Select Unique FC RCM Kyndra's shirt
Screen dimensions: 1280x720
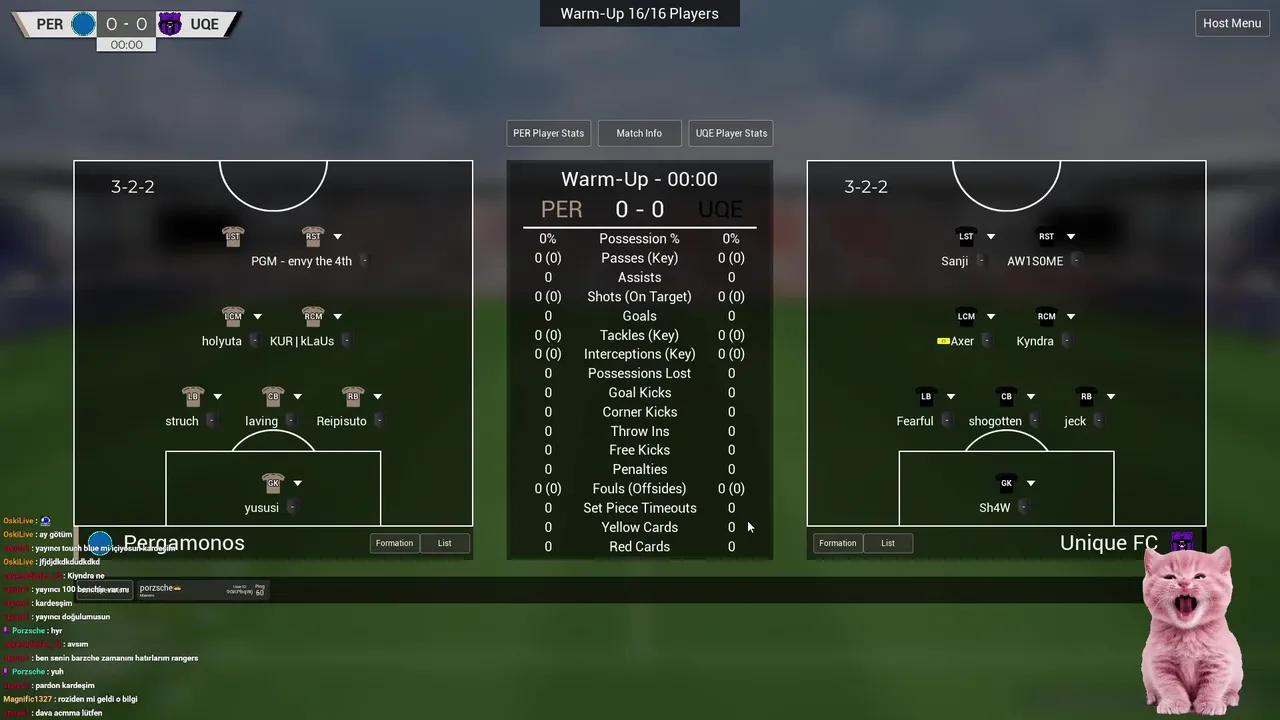pos(1046,317)
